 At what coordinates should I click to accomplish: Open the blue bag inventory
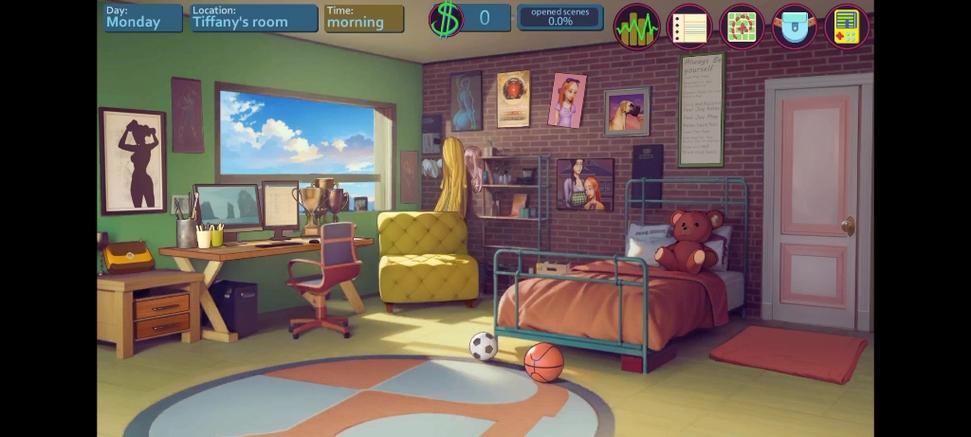[794, 27]
